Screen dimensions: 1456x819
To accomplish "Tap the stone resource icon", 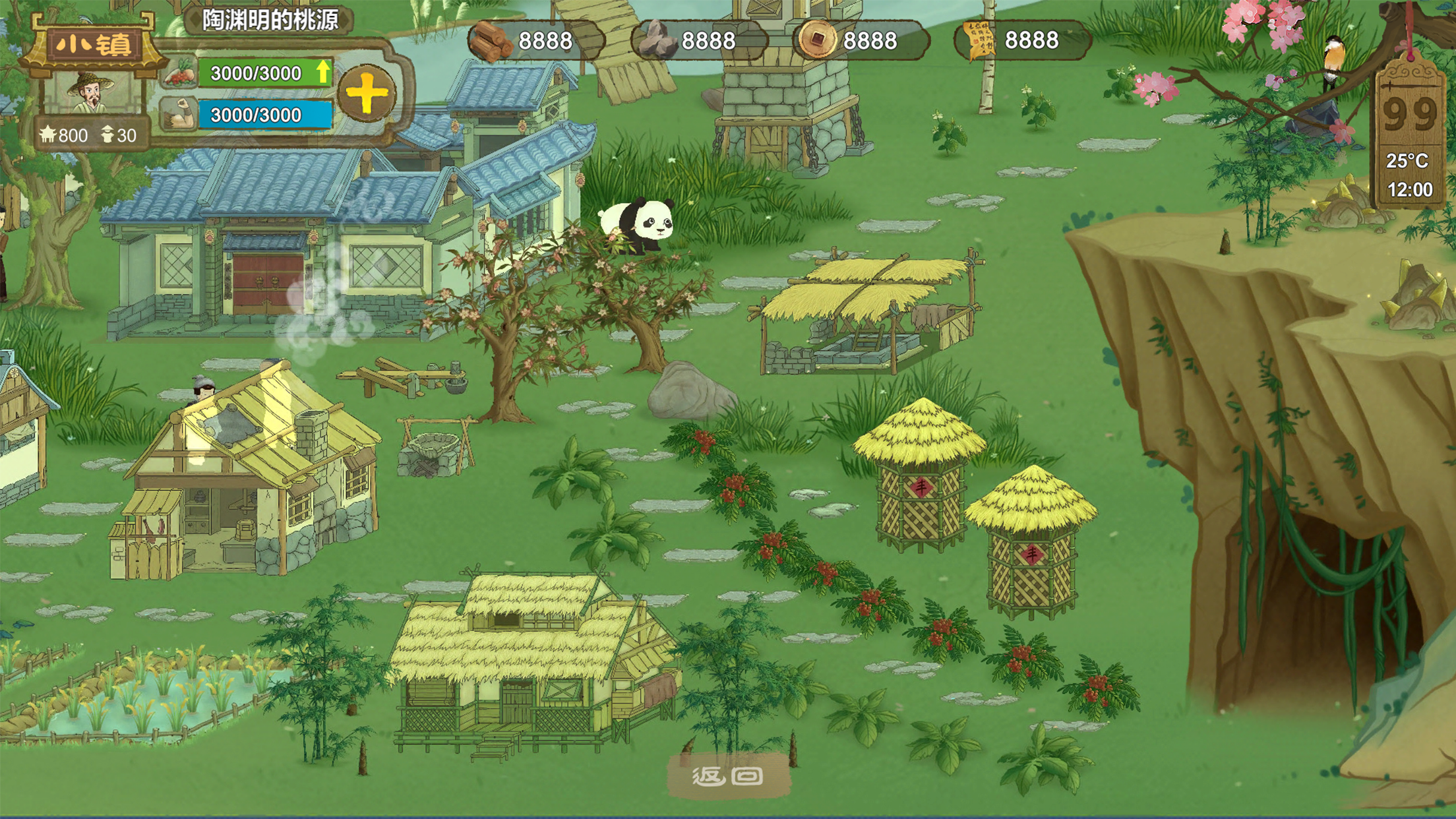I will tap(655, 41).
